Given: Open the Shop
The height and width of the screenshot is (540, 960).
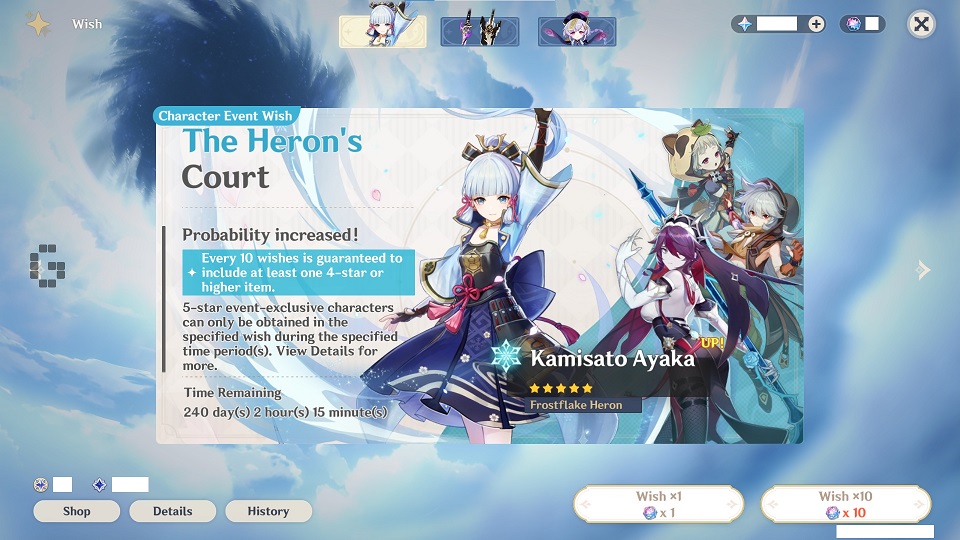Looking at the screenshot, I should coord(77,511).
